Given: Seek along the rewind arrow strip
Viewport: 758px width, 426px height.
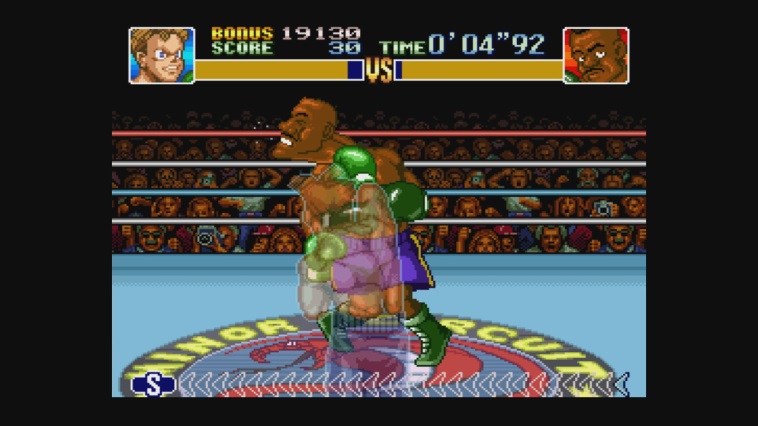Looking at the screenshot, I should [x=400, y=385].
